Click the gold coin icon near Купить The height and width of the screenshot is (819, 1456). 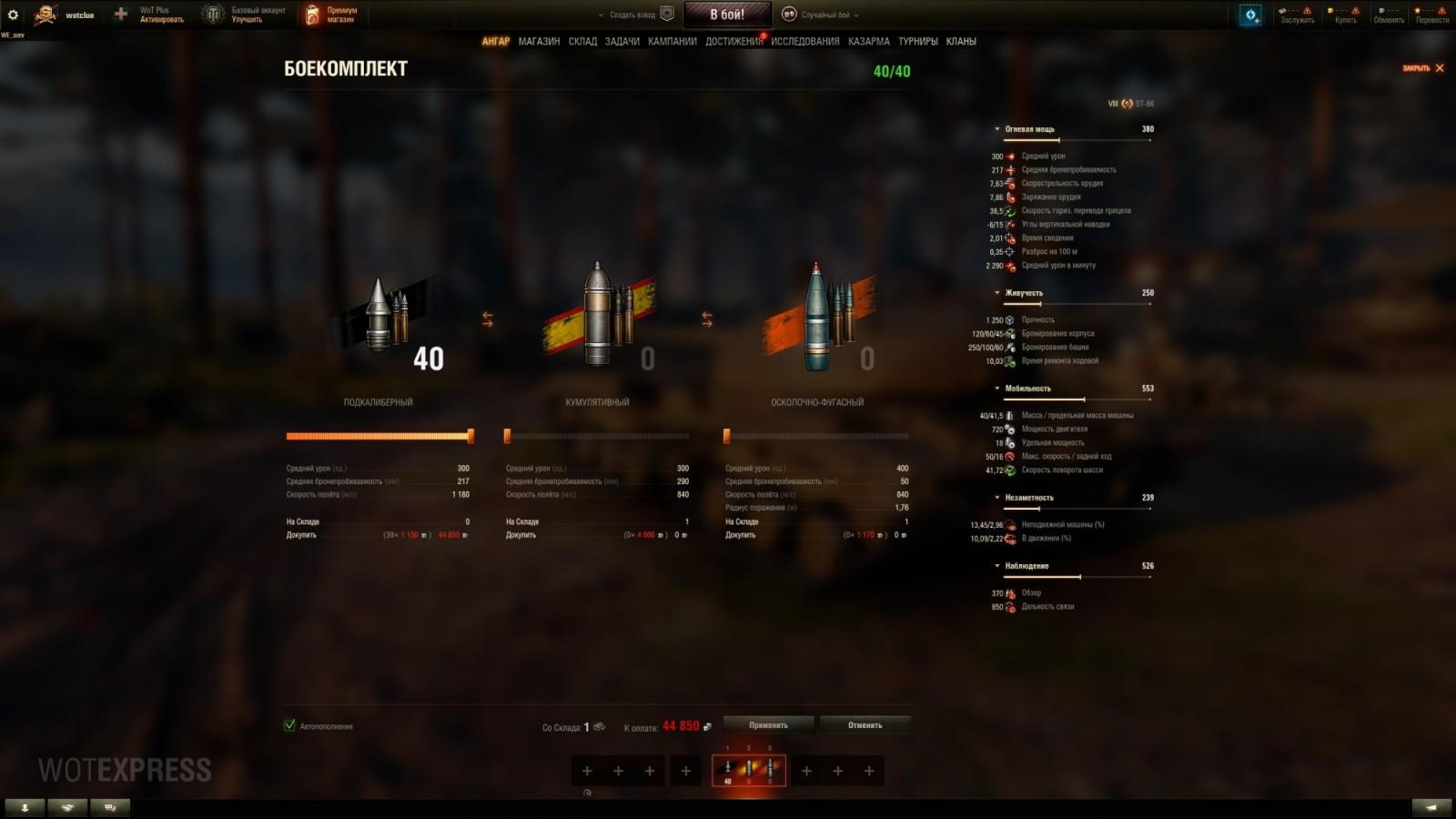tap(1330, 10)
